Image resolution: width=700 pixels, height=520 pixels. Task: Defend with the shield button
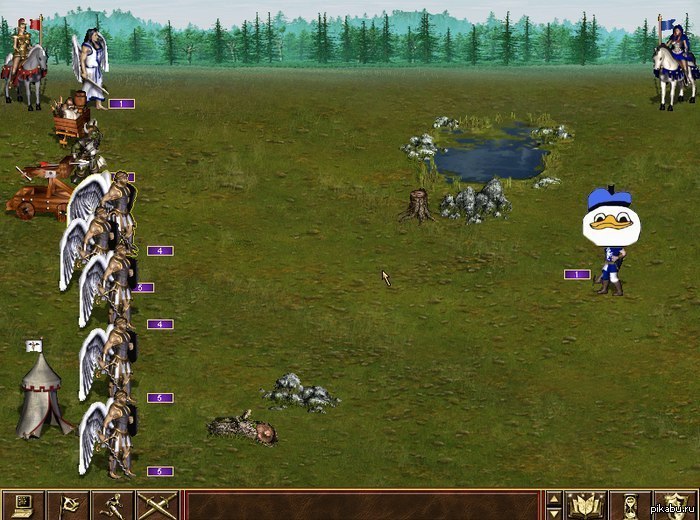(675, 505)
